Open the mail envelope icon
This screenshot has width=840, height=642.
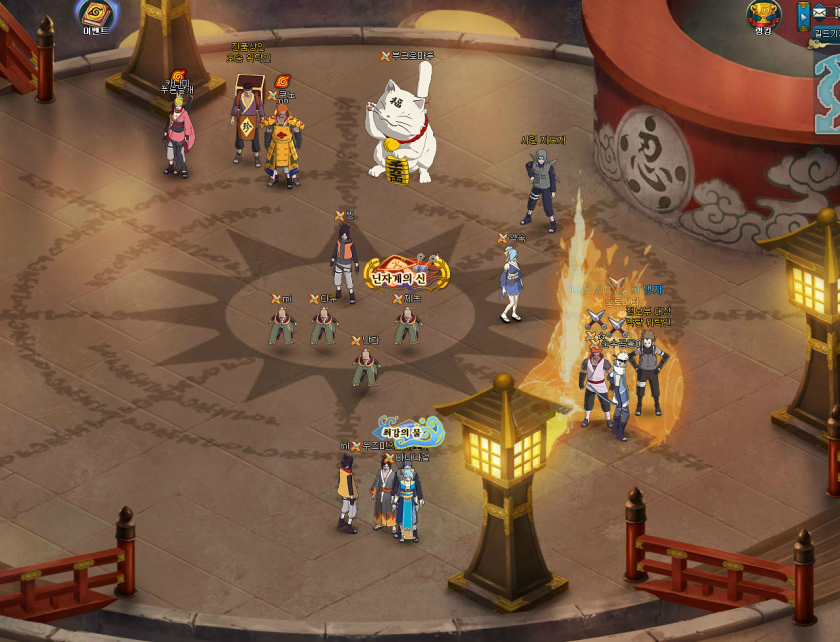821,13
